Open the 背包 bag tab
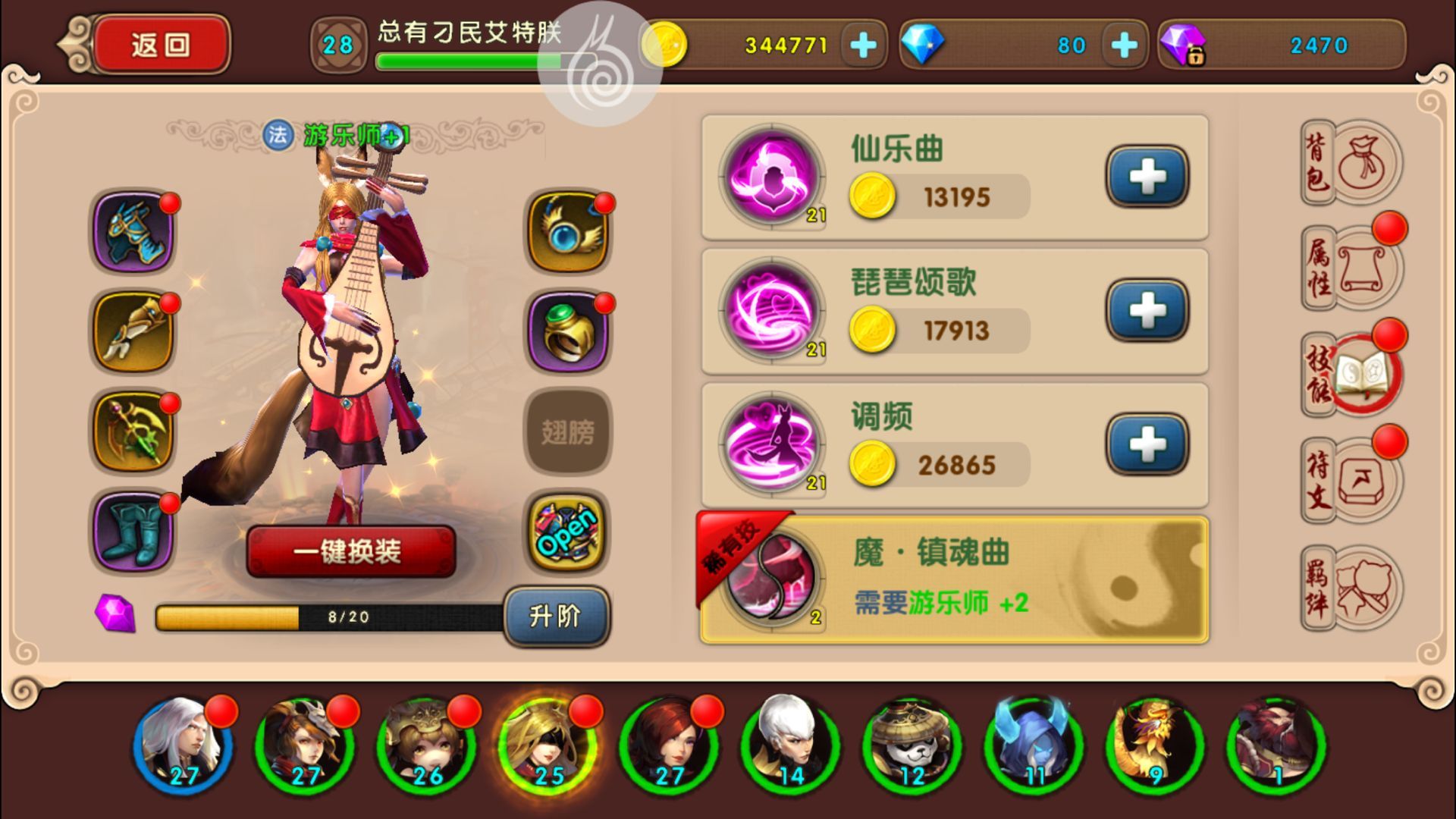 [1352, 163]
